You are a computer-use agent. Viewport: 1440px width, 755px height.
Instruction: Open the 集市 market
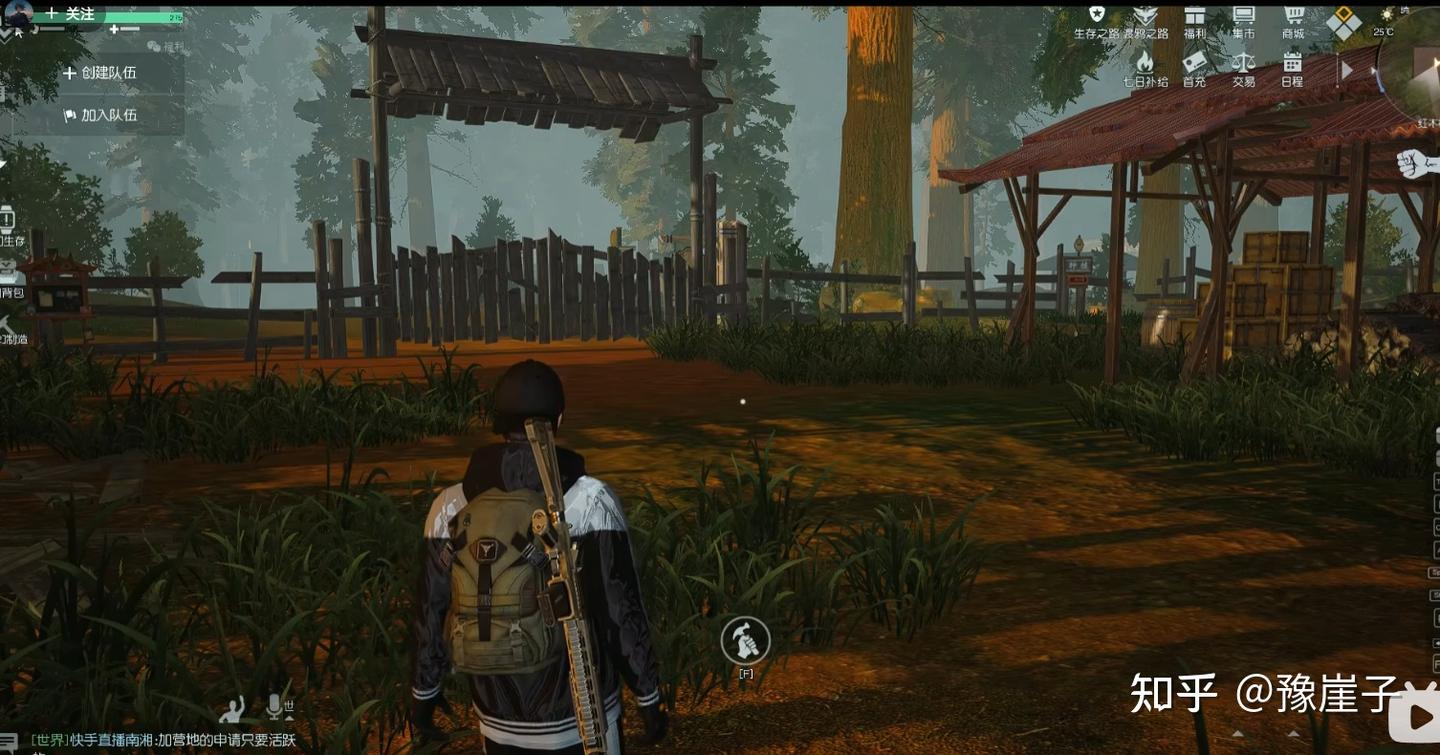click(x=1244, y=20)
